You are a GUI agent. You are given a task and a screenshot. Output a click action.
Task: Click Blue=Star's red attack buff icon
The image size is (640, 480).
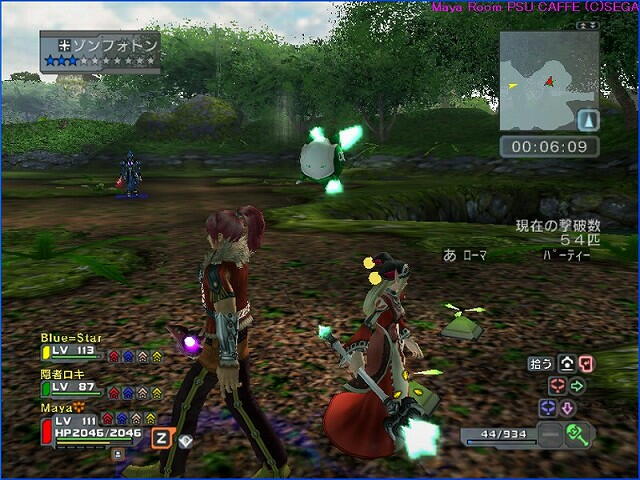coord(114,356)
